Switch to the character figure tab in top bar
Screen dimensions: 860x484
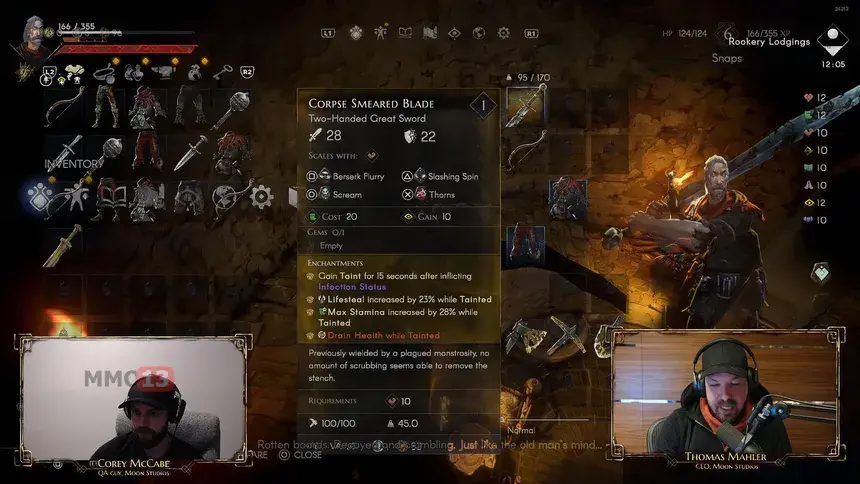click(x=381, y=33)
